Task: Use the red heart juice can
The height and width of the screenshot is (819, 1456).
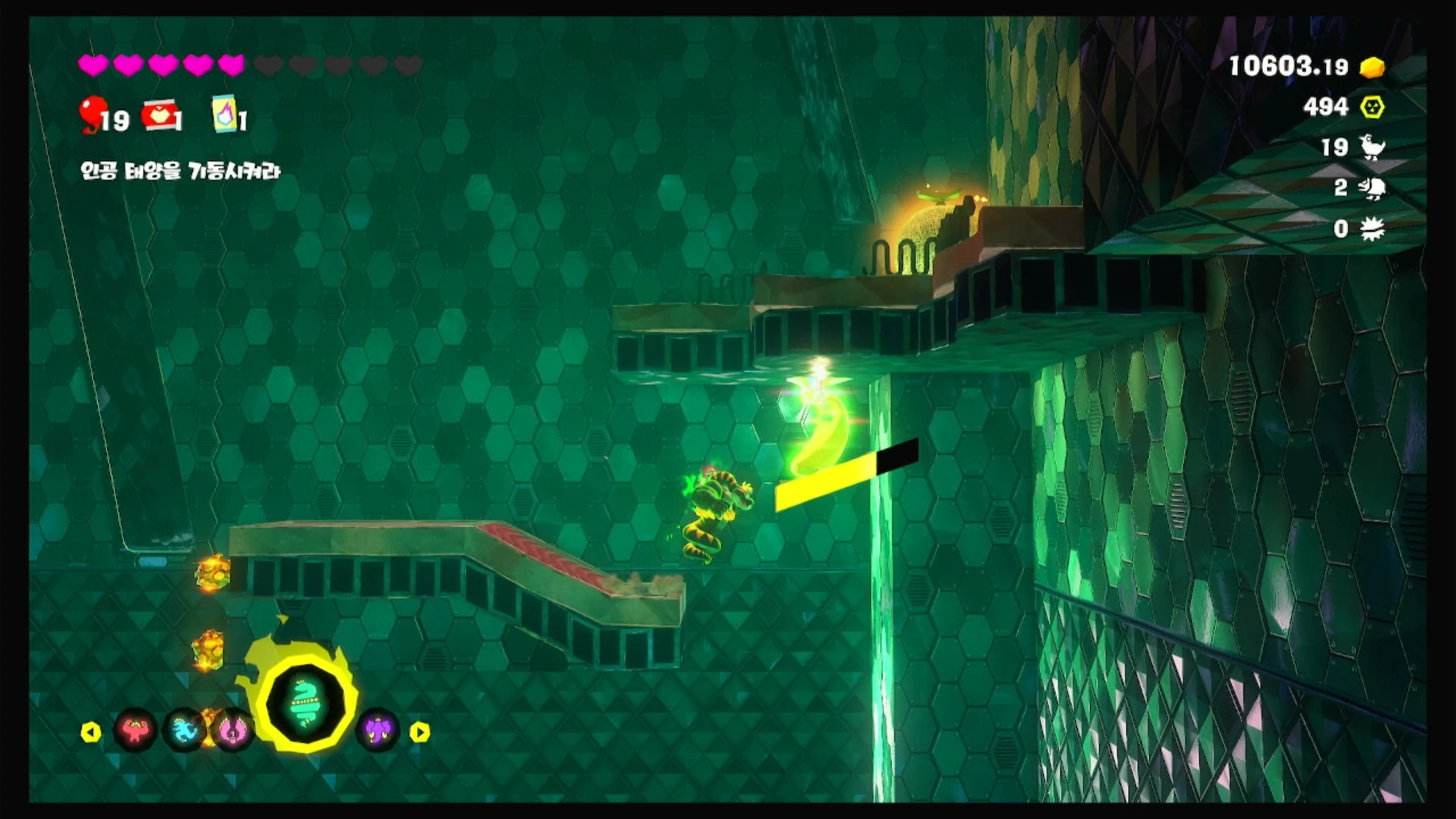Action: pos(160,116)
